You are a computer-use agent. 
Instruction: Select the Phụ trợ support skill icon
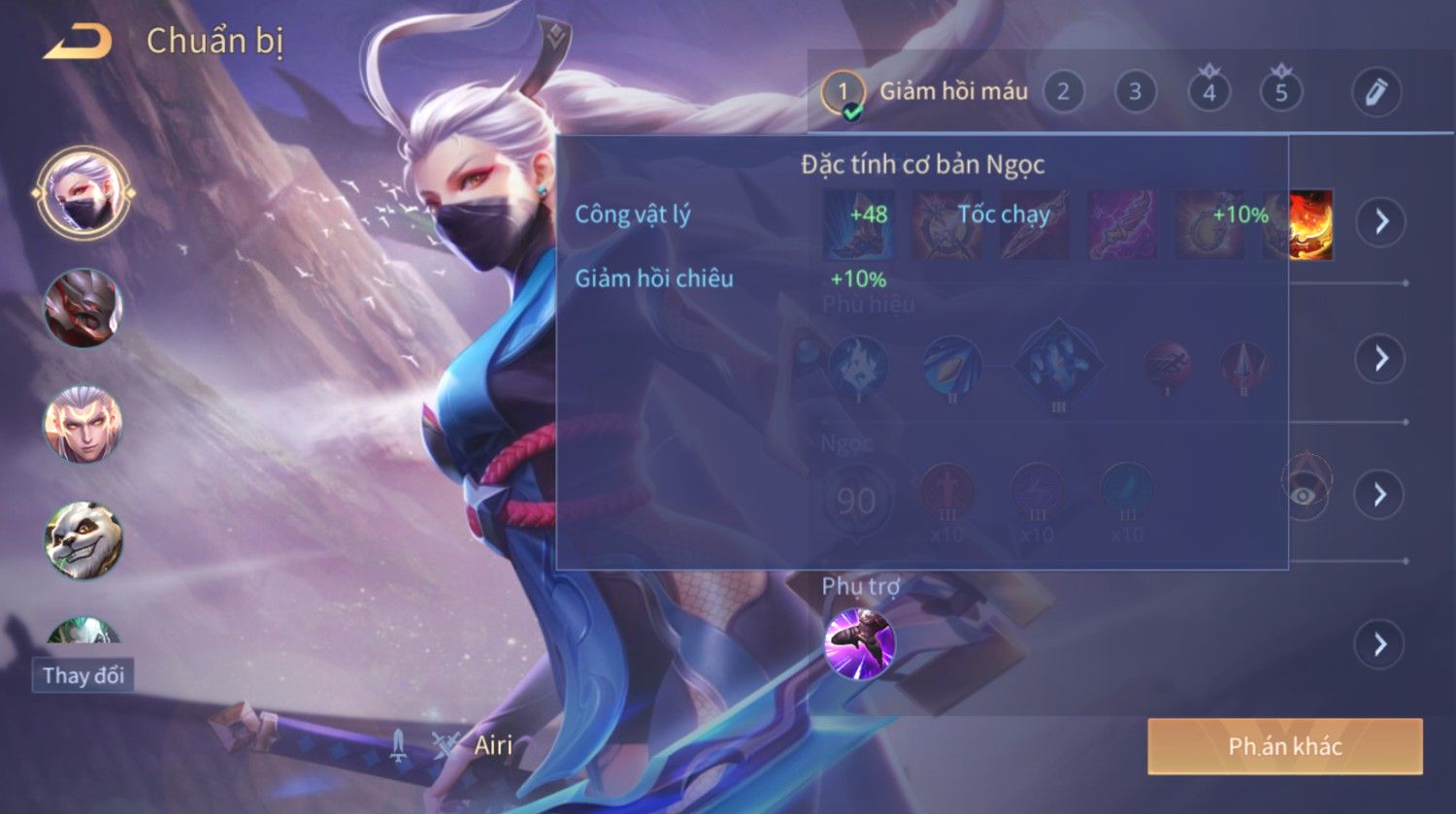pos(859,643)
